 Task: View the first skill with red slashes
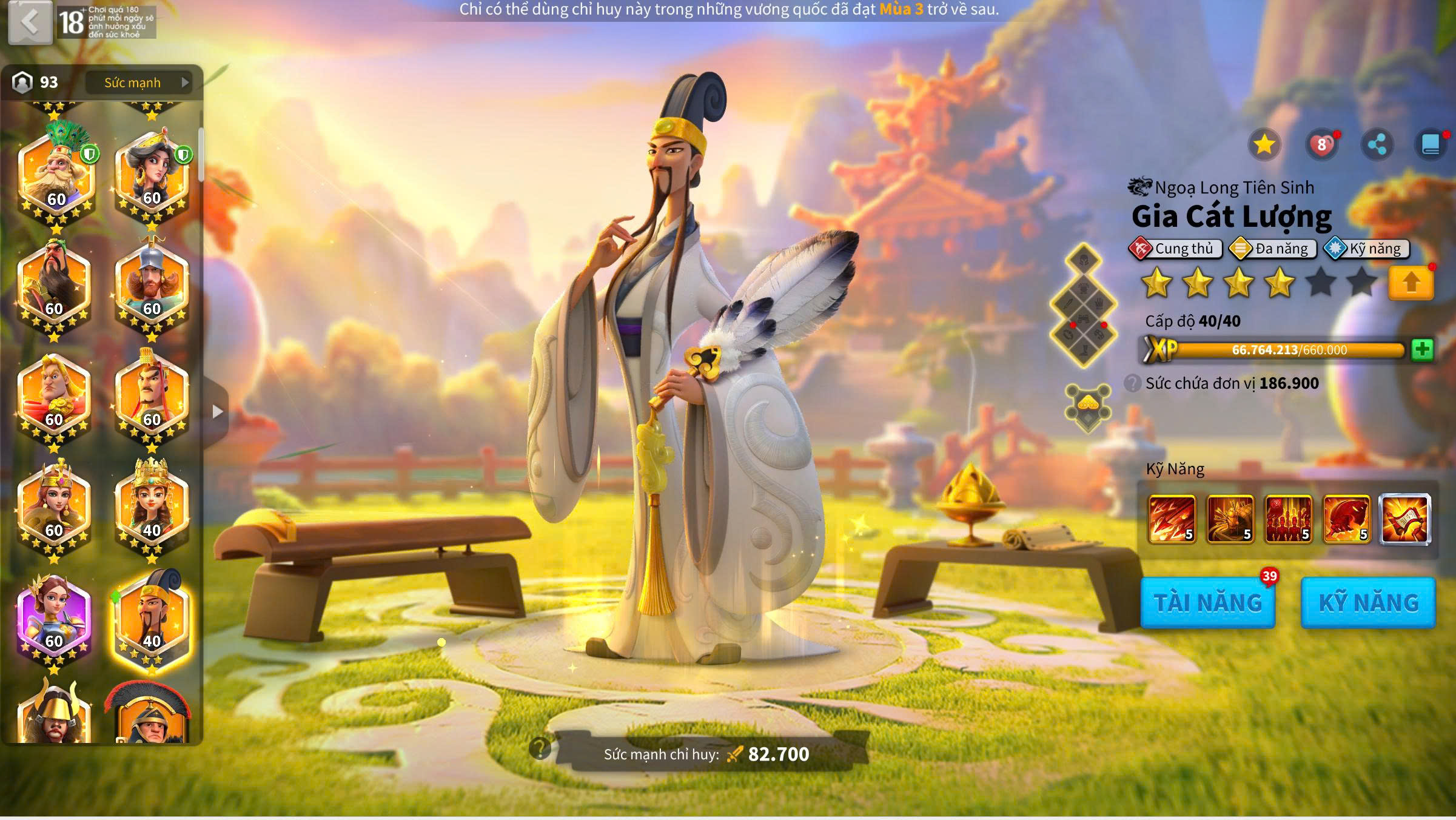pyautogui.click(x=1172, y=519)
